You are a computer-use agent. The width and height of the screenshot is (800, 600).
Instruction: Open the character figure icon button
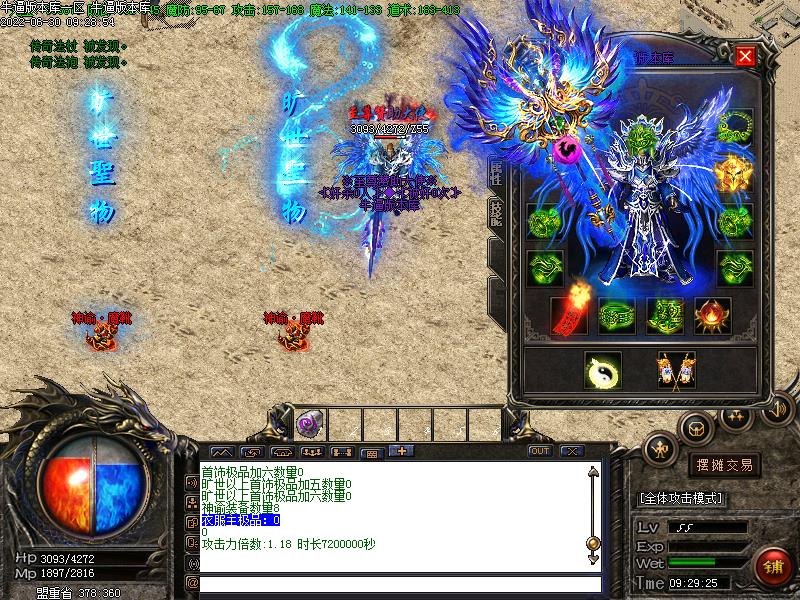pos(661,451)
